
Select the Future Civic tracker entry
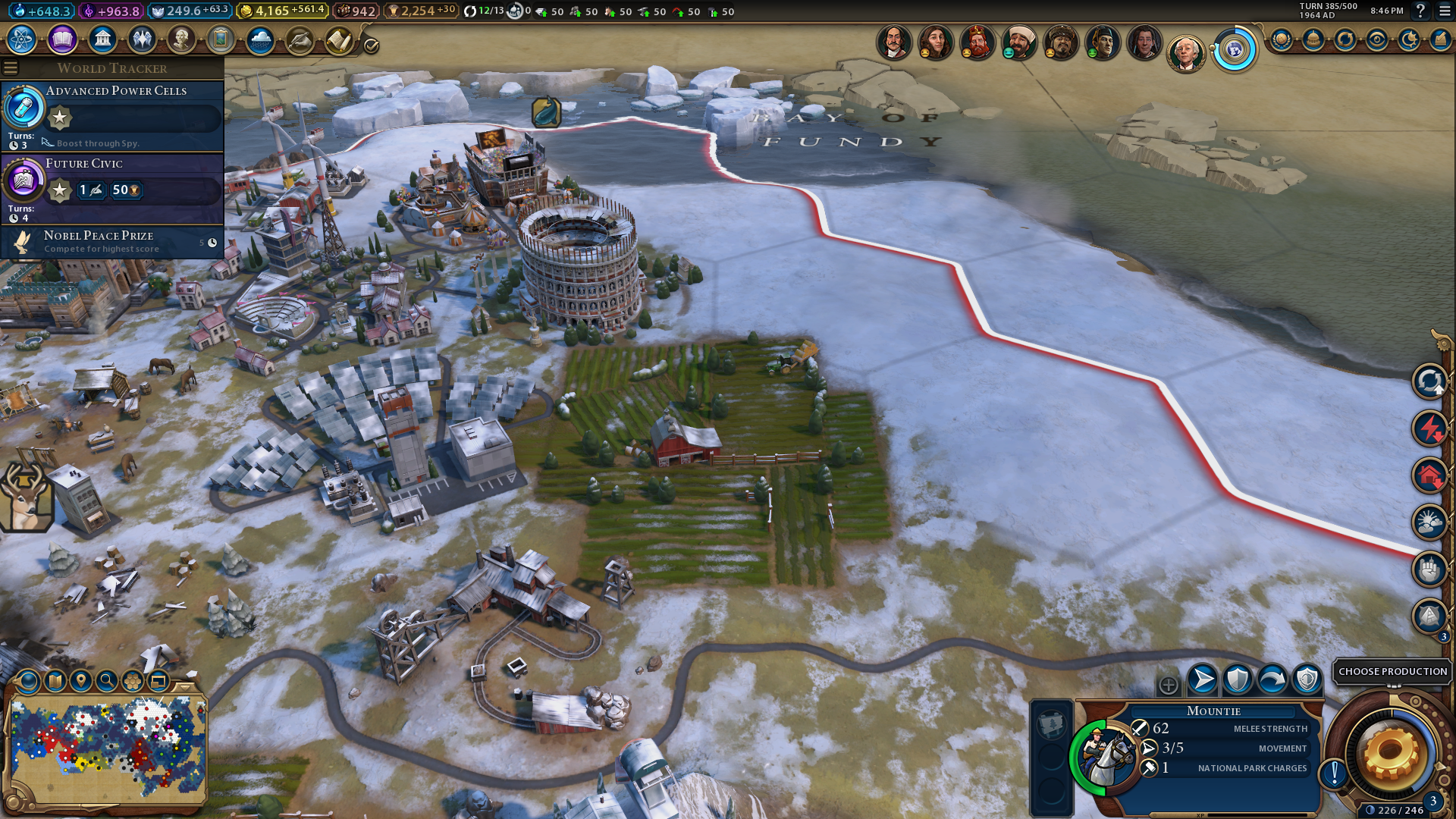(114, 188)
